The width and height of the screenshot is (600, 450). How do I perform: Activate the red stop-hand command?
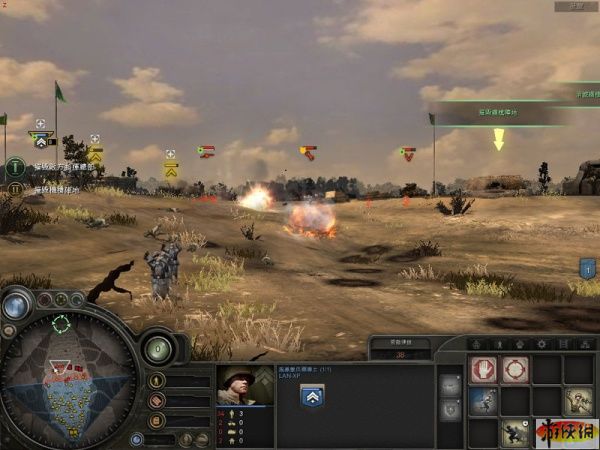coord(484,370)
